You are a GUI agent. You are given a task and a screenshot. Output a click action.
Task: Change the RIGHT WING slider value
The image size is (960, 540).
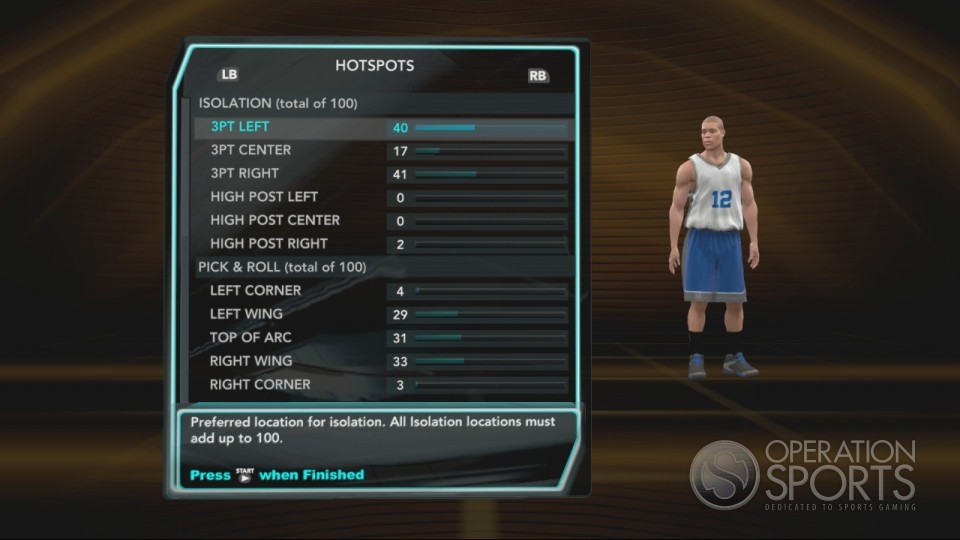coord(490,361)
